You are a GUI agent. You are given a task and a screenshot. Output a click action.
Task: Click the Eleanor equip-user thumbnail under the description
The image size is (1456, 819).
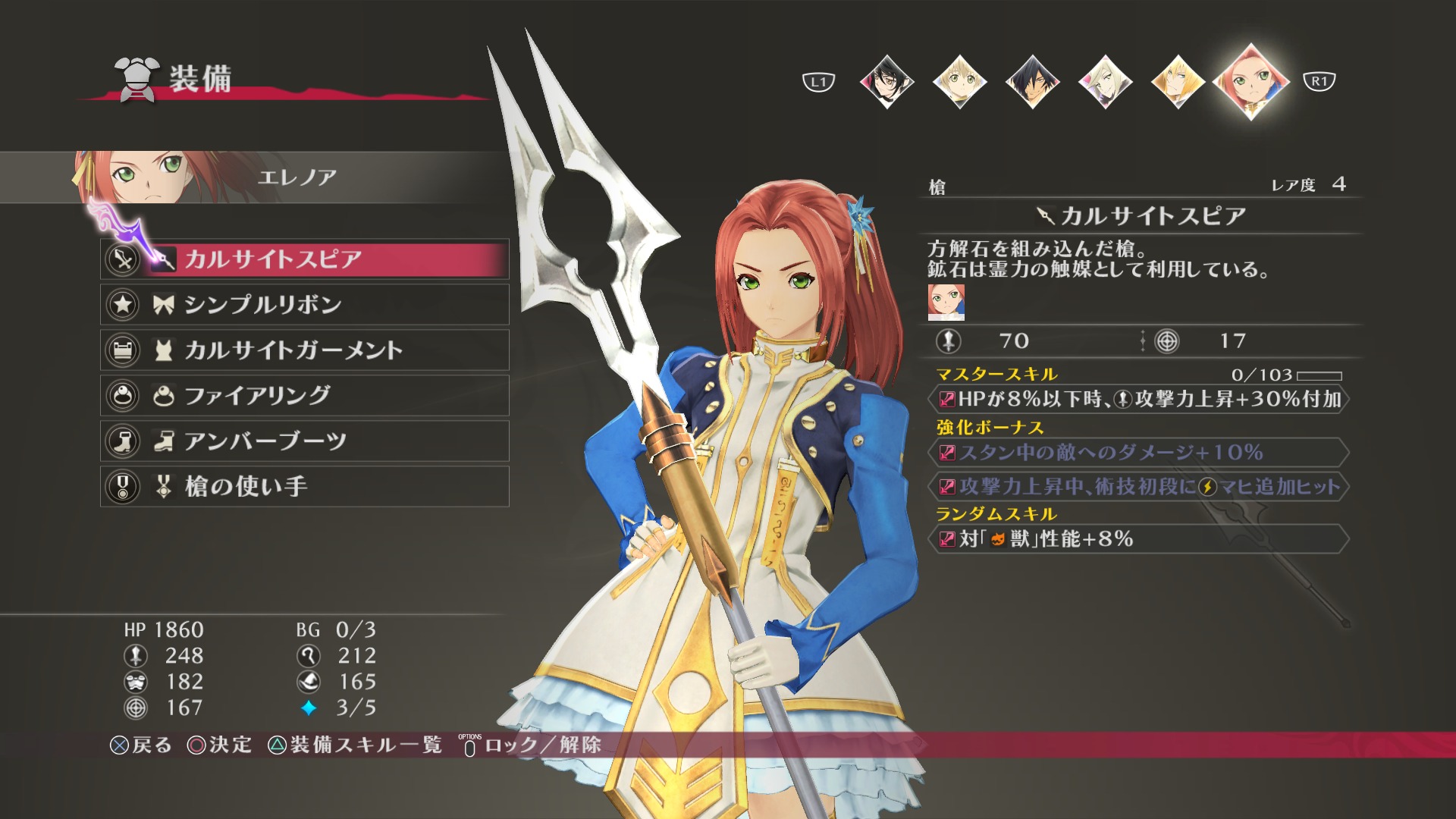(946, 302)
